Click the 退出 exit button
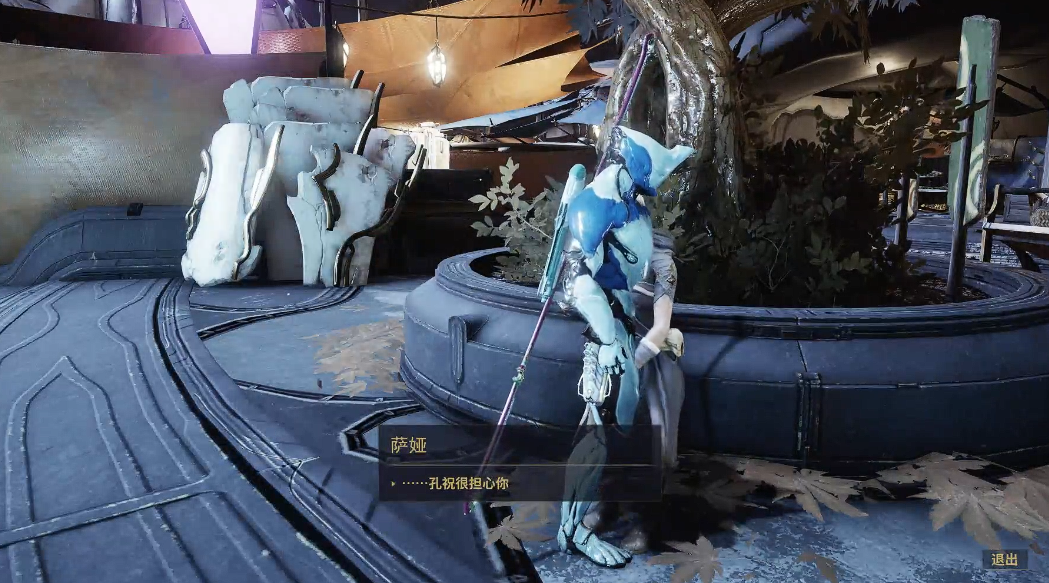 1005,560
